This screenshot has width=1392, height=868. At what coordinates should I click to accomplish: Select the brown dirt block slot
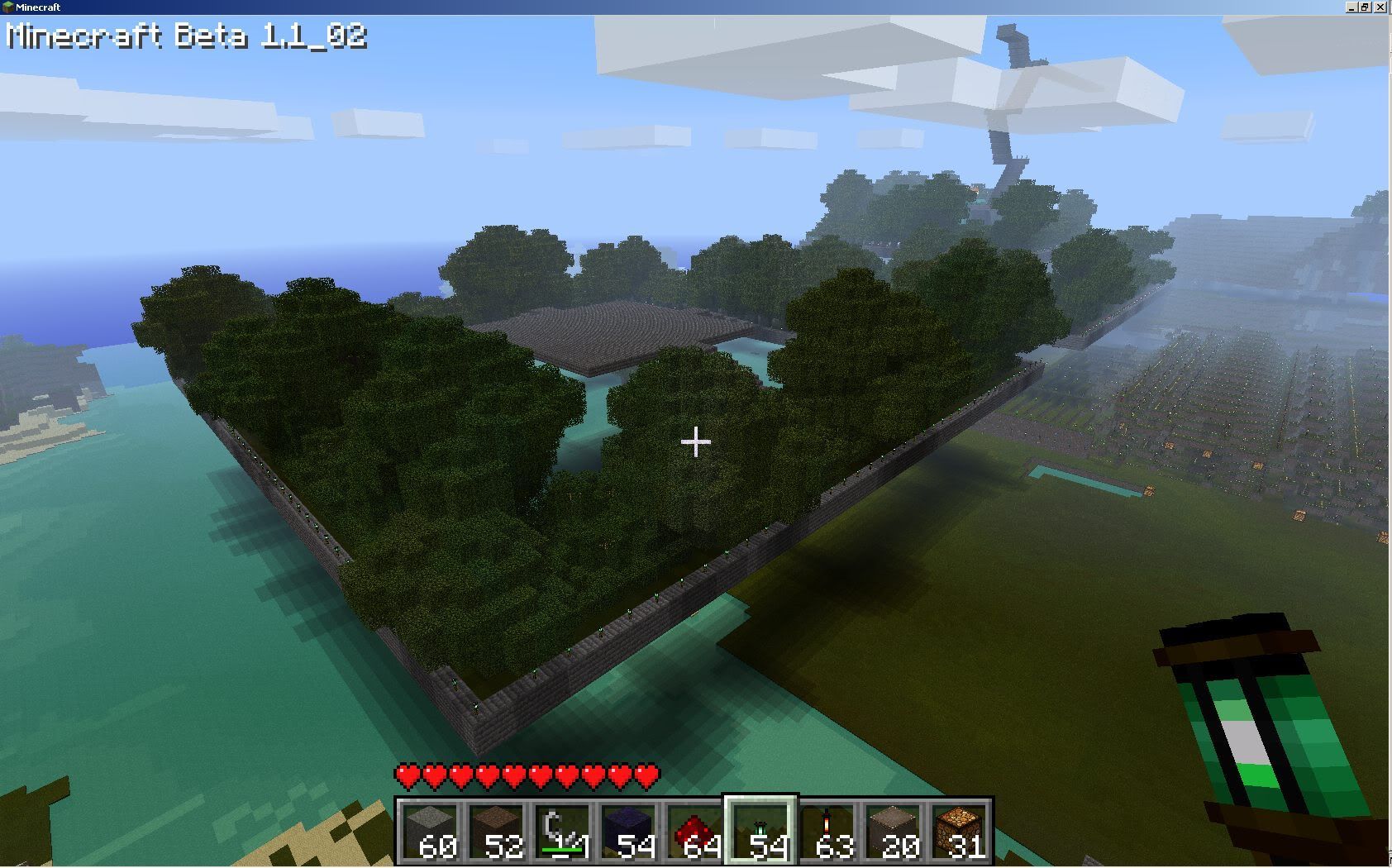click(x=497, y=831)
